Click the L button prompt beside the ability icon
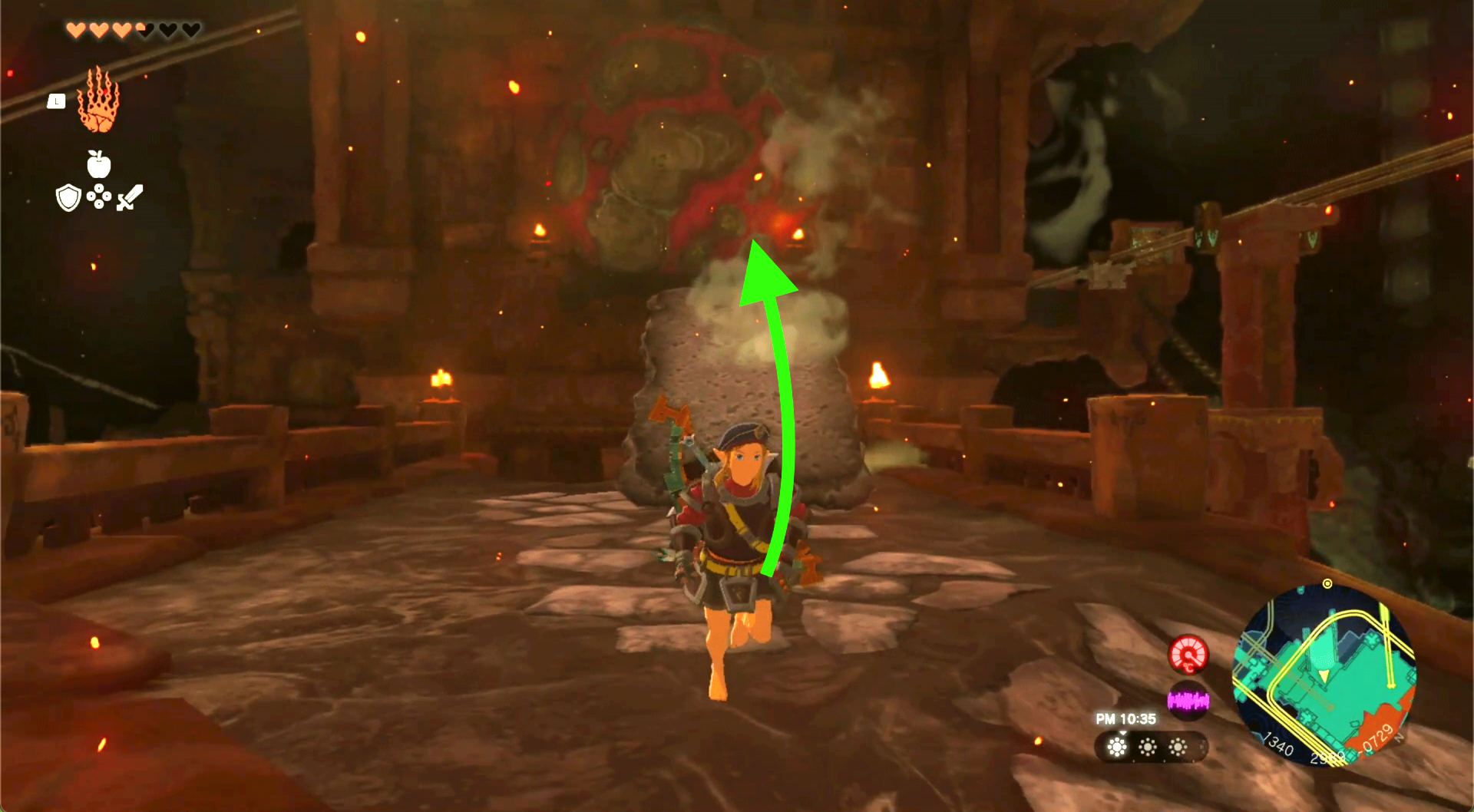Screen dimensions: 1474x812 coord(56,101)
